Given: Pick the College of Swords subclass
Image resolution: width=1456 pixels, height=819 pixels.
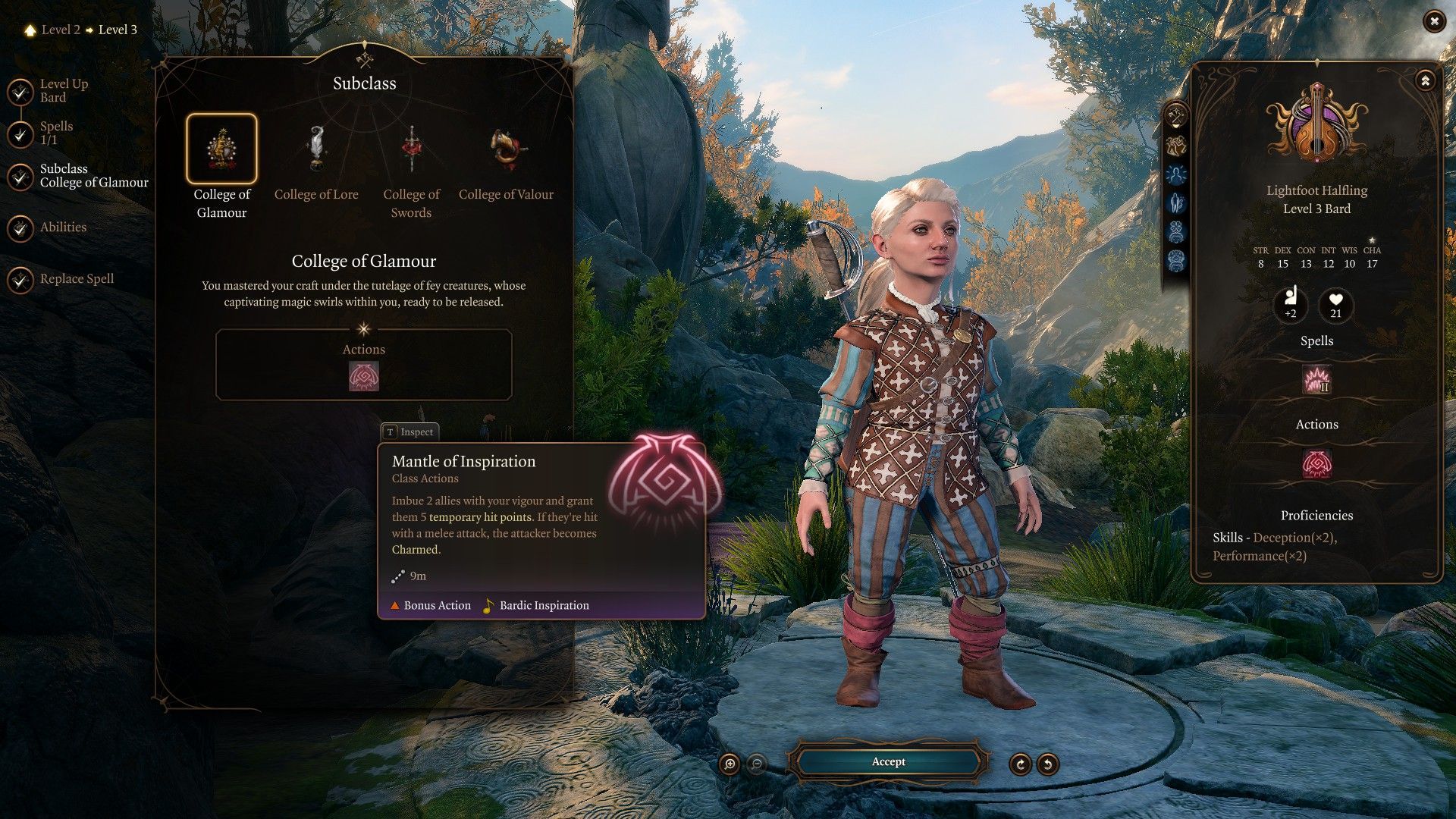Looking at the screenshot, I should [x=411, y=149].
